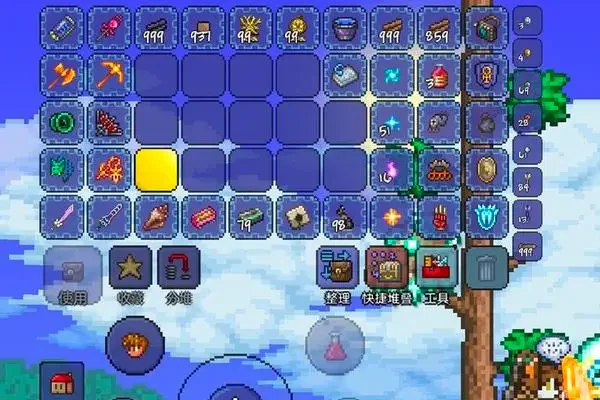Select the orange pickaxe slot
Viewport: 600px width, 400px height.
click(x=108, y=73)
